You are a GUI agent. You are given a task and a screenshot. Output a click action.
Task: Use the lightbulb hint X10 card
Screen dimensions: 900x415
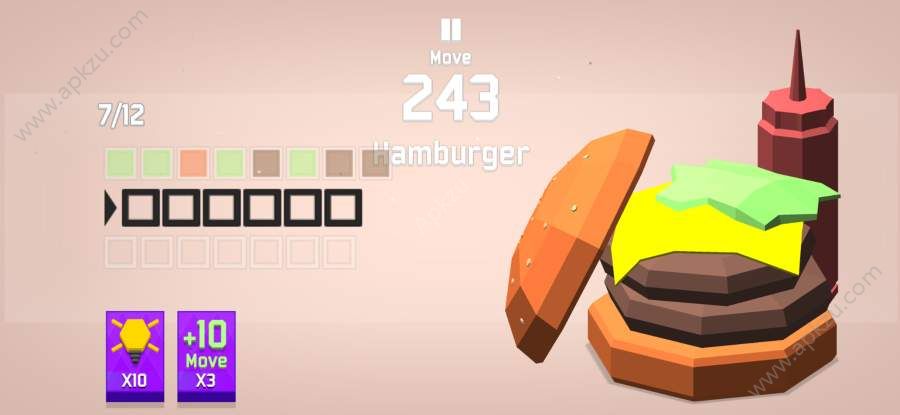pyautogui.click(x=135, y=356)
